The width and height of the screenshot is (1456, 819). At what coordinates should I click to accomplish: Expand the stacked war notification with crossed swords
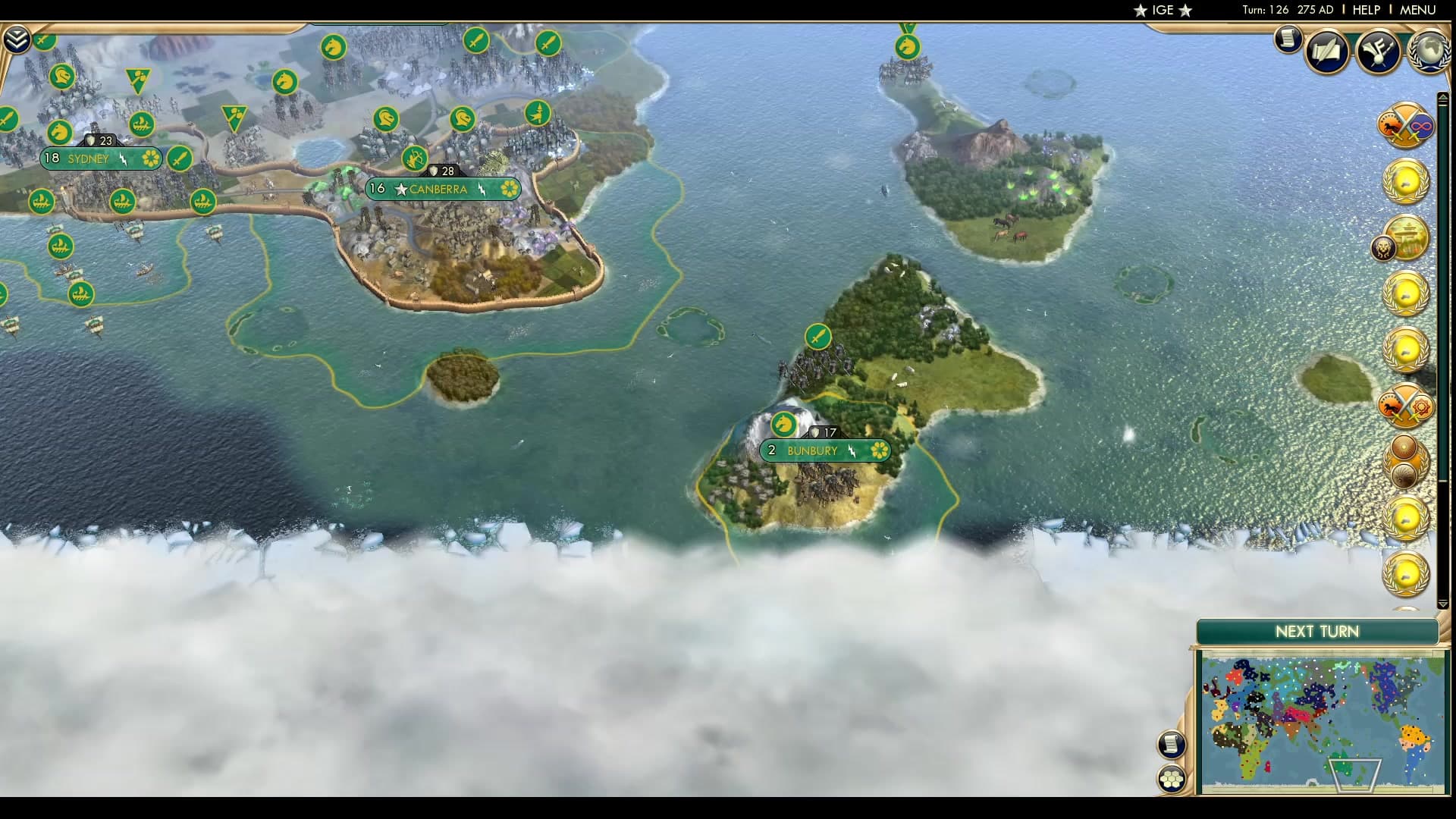click(x=1407, y=125)
